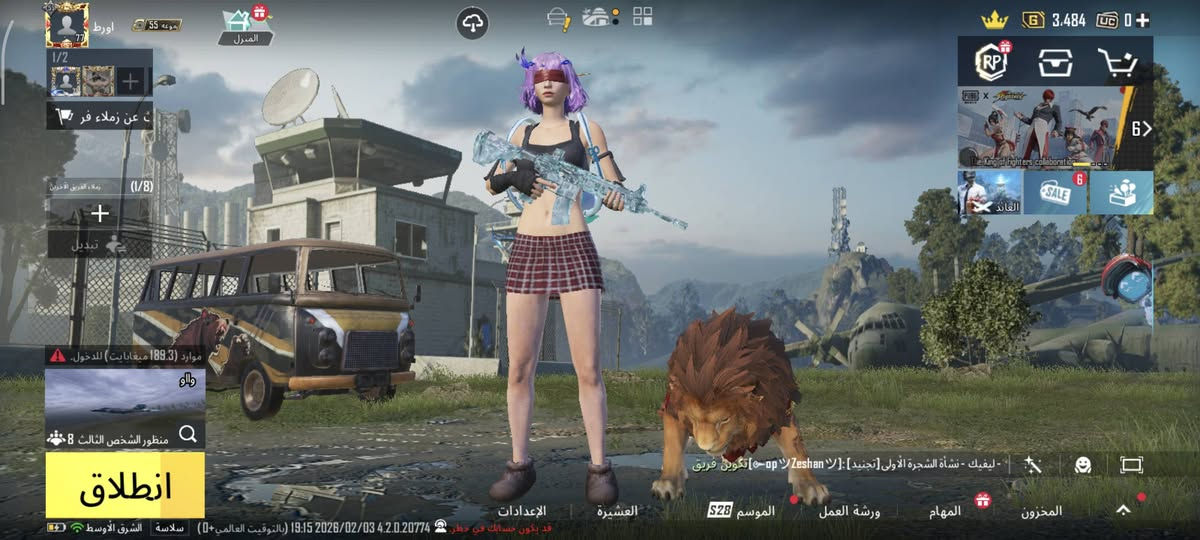The image size is (1200, 540).
Task: Open the shopping cart store
Action: pos(1119,63)
